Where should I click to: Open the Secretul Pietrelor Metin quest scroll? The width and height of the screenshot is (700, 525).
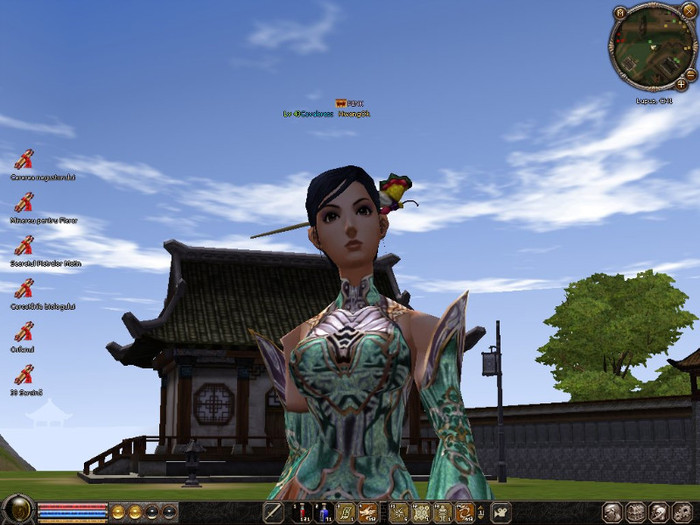pos(24,245)
